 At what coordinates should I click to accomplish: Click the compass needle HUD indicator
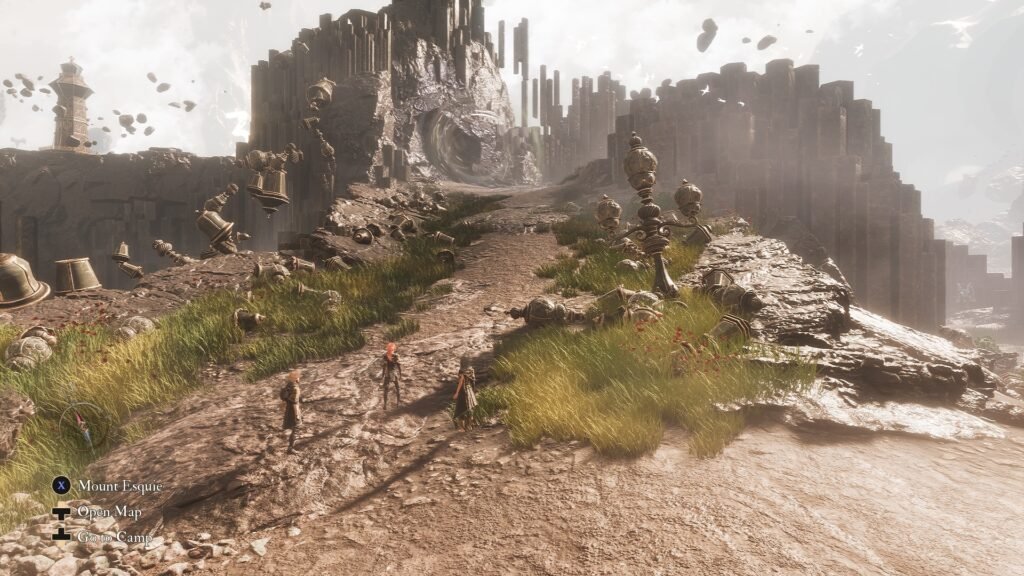point(83,427)
